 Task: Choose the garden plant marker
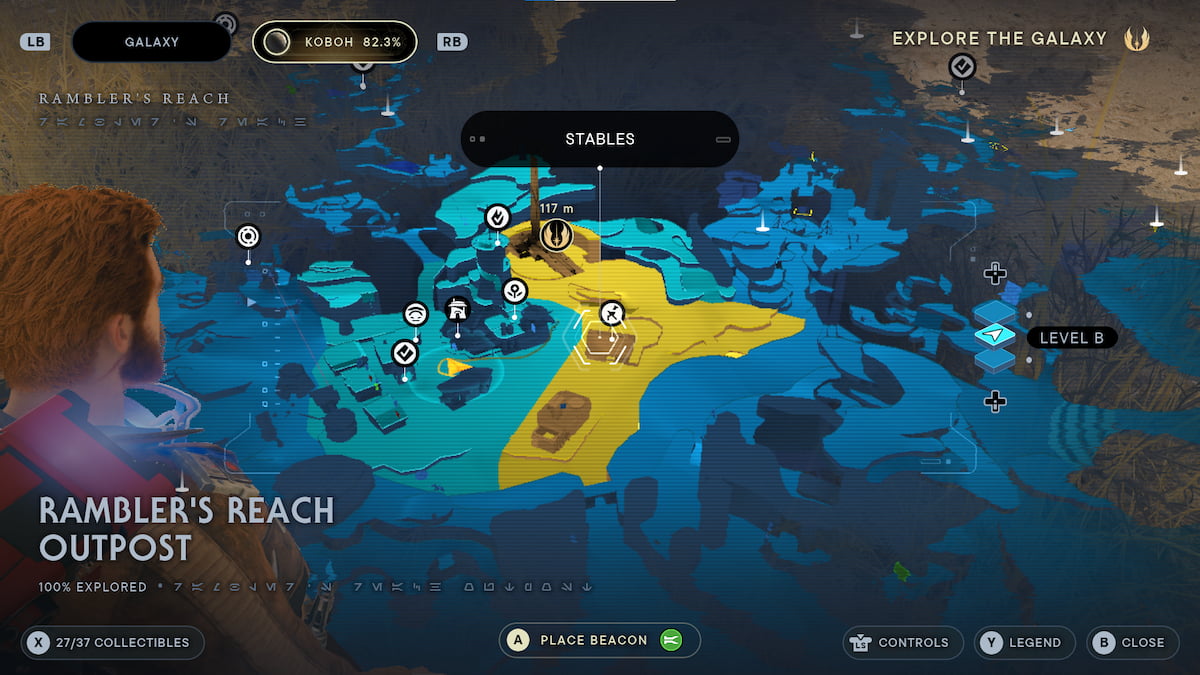click(514, 291)
